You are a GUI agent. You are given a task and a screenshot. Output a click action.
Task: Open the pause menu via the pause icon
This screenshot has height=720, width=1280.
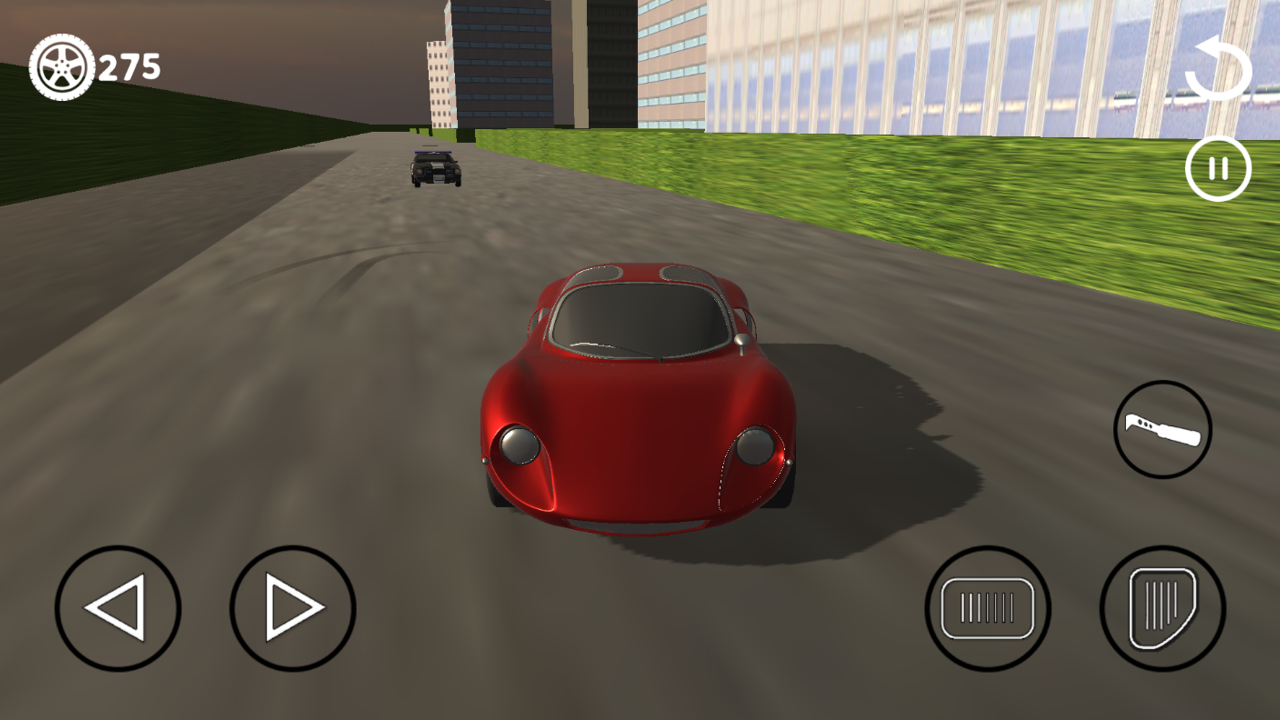coord(1218,167)
